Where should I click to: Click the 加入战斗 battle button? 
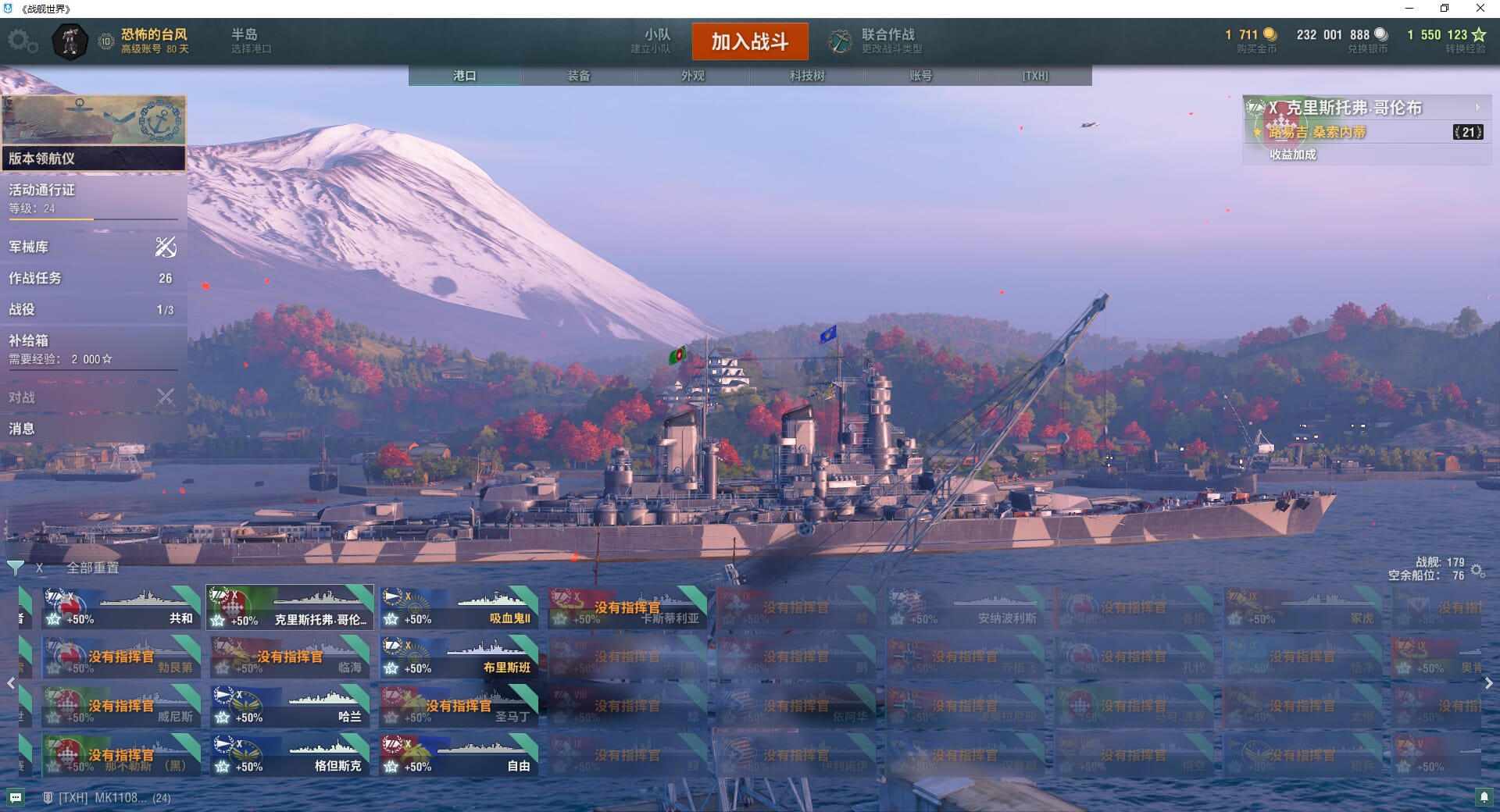tap(749, 41)
